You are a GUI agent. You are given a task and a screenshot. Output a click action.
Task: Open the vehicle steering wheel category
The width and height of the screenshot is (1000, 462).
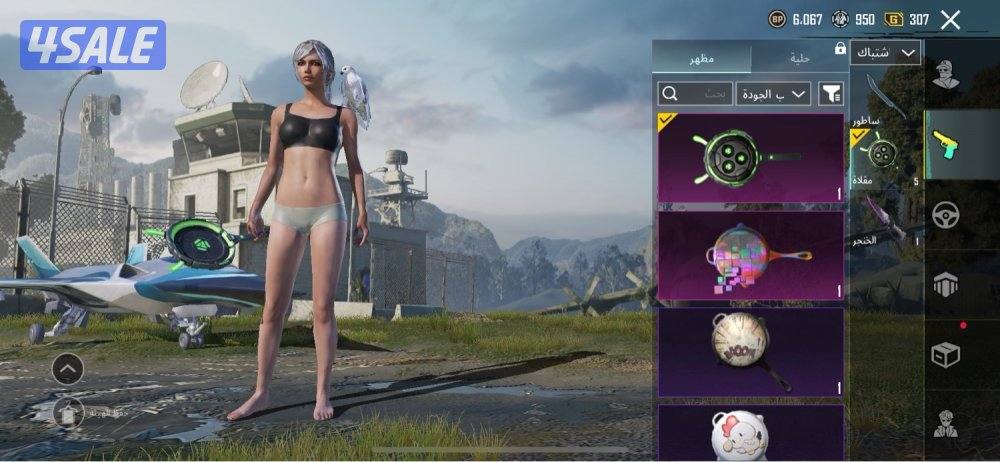(x=945, y=215)
